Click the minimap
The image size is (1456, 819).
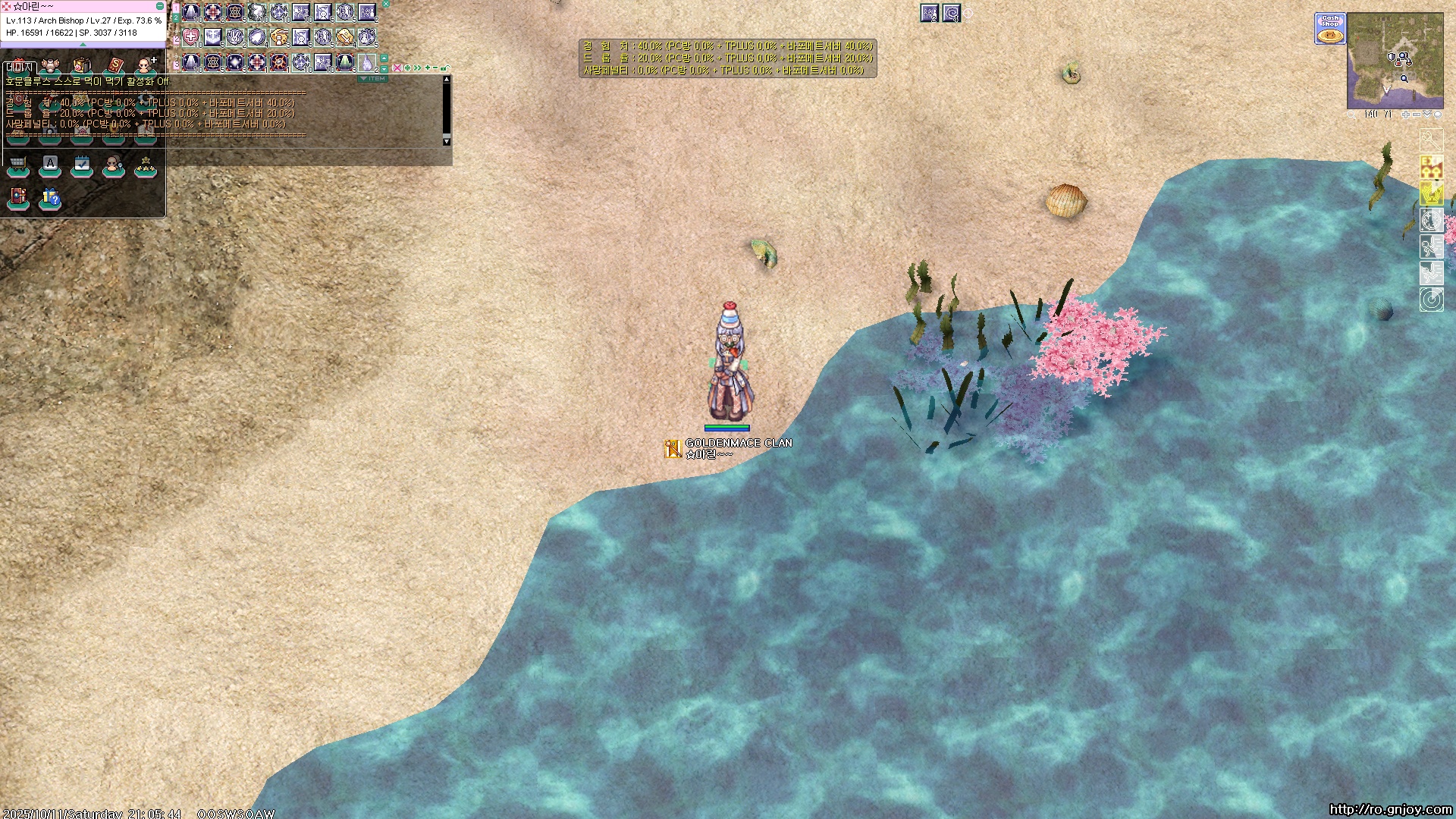(1395, 61)
